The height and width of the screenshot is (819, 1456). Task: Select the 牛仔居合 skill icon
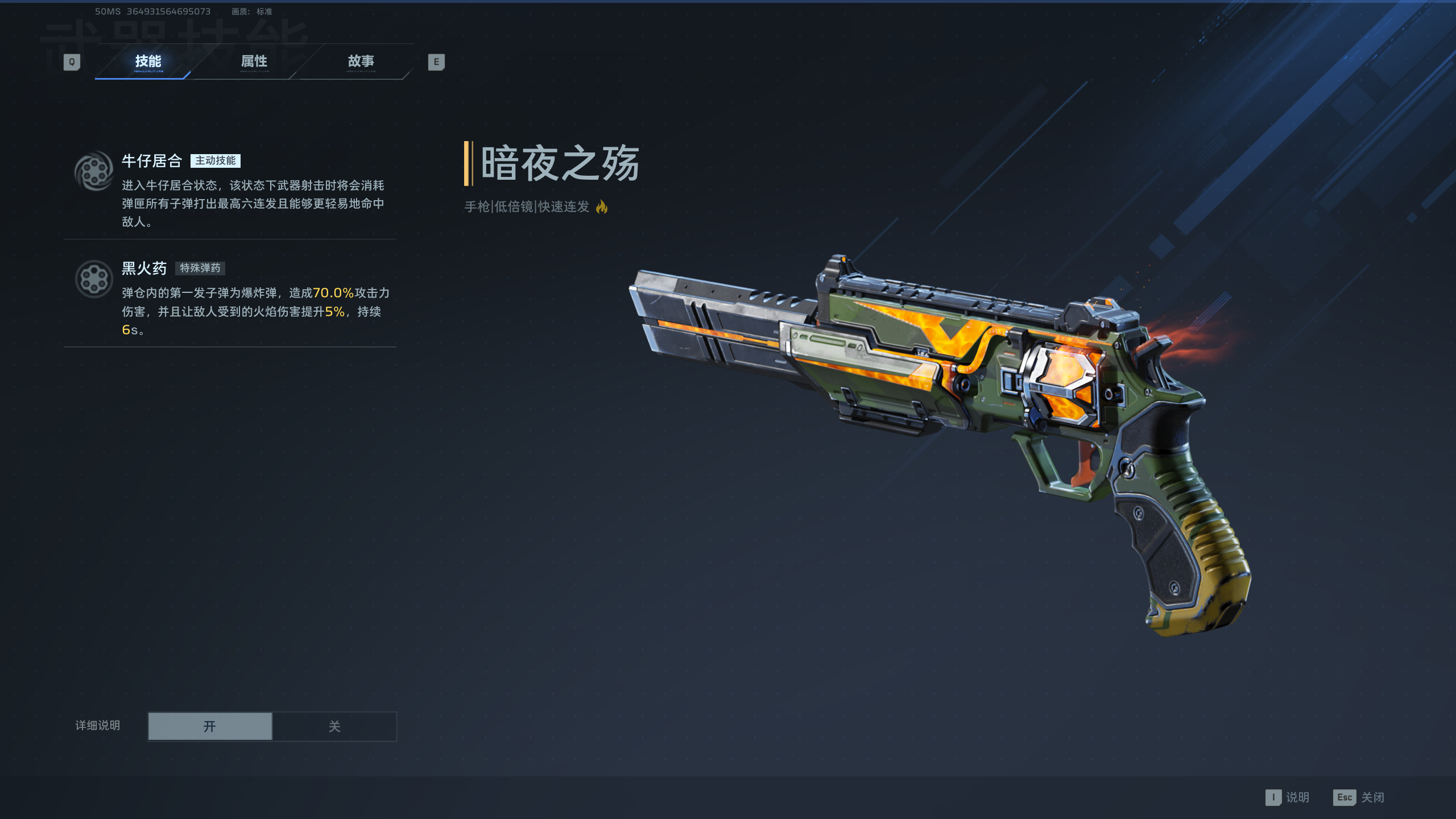click(x=94, y=171)
